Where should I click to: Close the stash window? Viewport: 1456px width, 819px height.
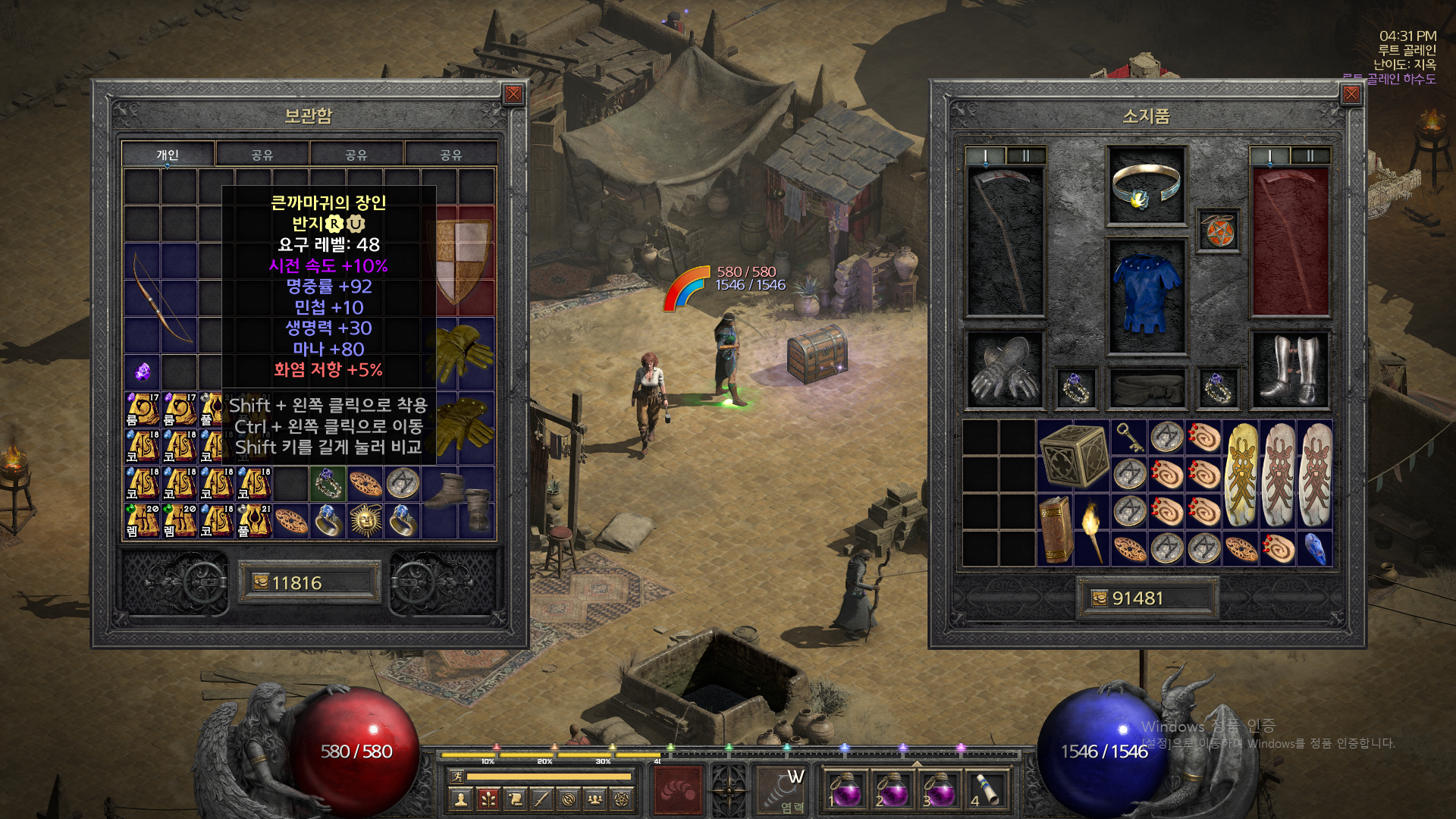click(x=513, y=94)
